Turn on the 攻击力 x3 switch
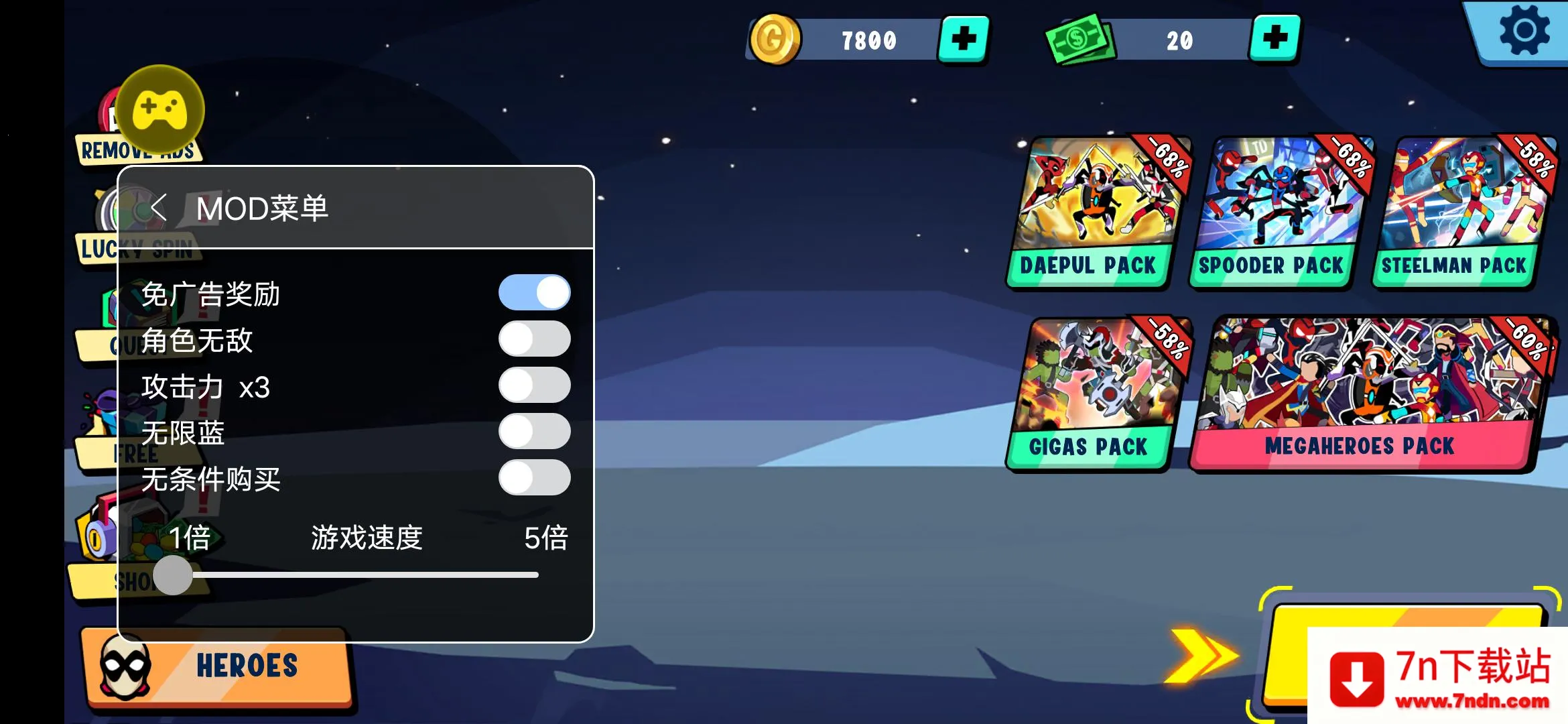Screen dimensions: 1568x724 click(534, 385)
